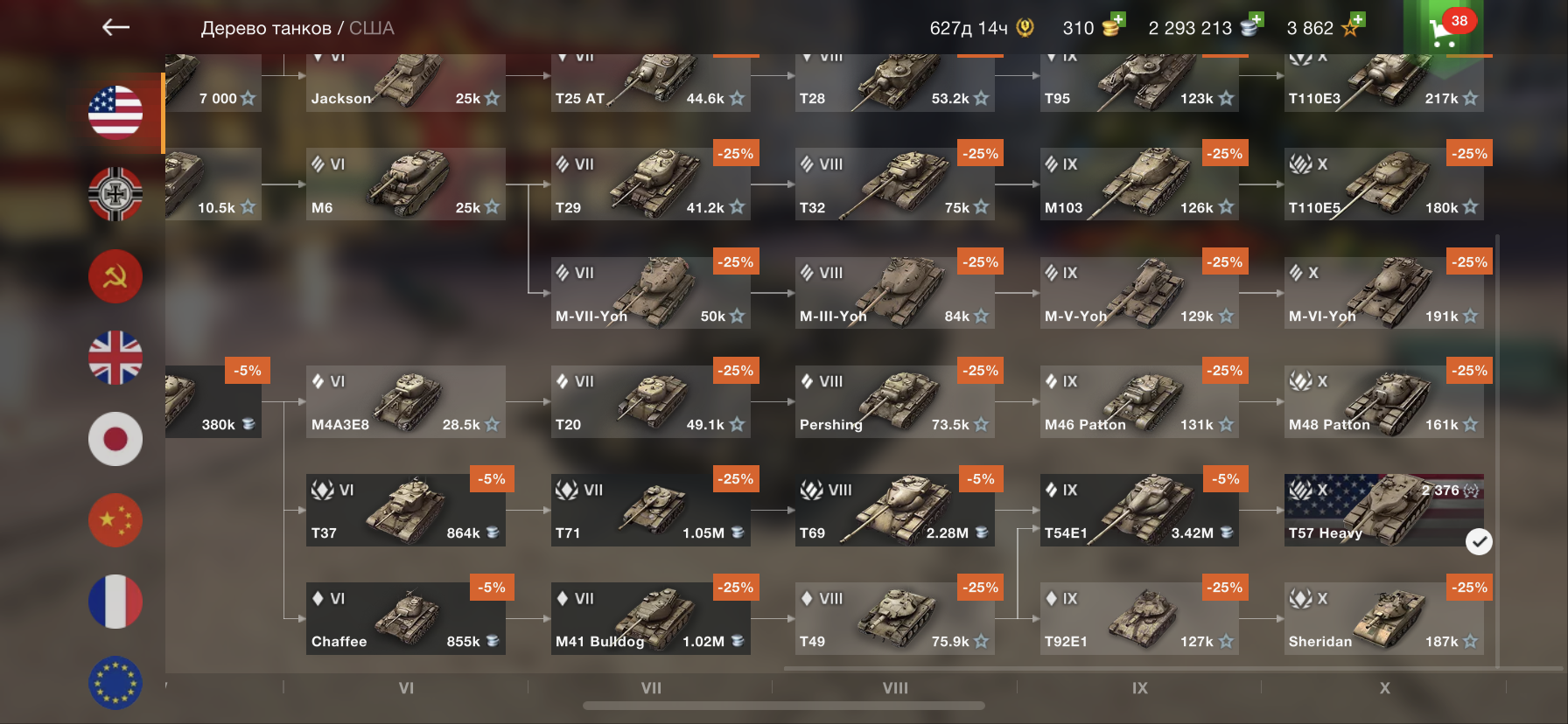Viewport: 1568px width, 724px height.
Task: Open the European nation tank tree
Action: coord(115,682)
